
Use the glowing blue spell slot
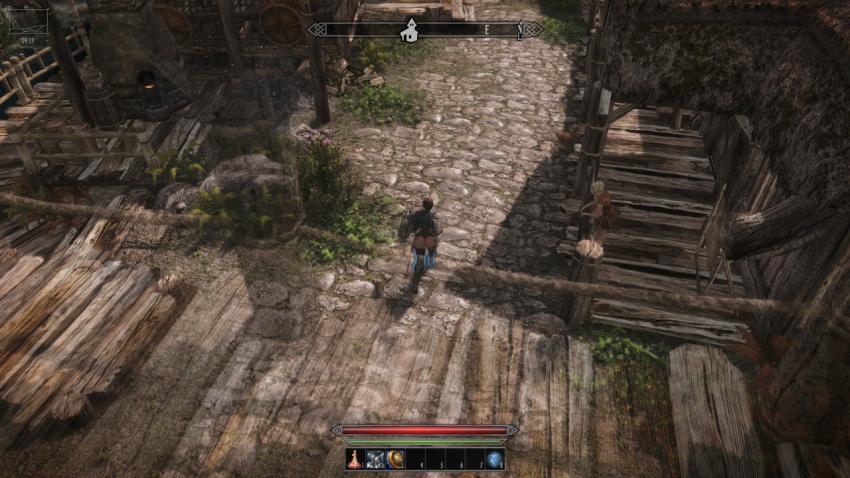tap(494, 460)
